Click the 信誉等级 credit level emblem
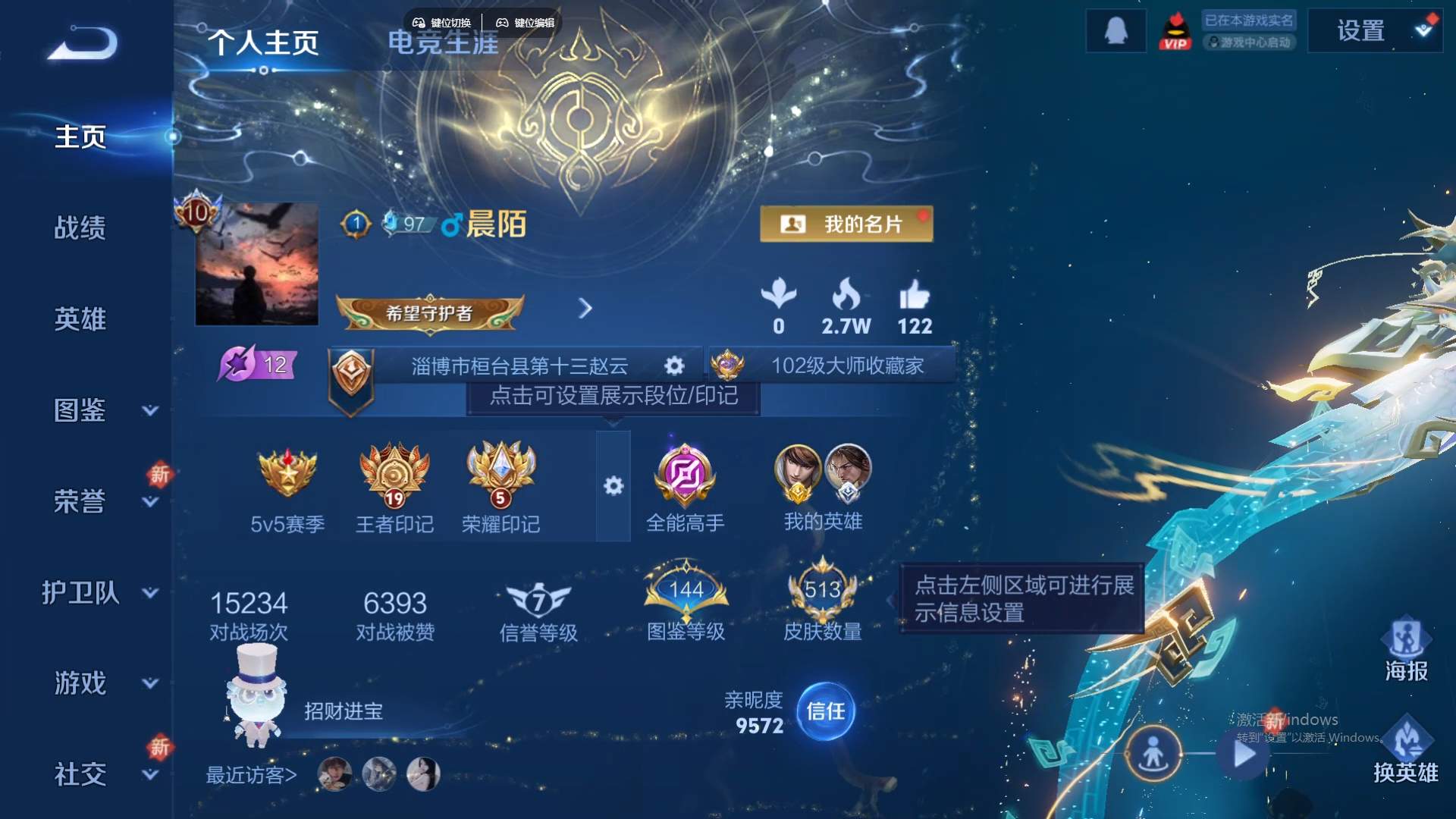1456x819 pixels. tap(538, 599)
